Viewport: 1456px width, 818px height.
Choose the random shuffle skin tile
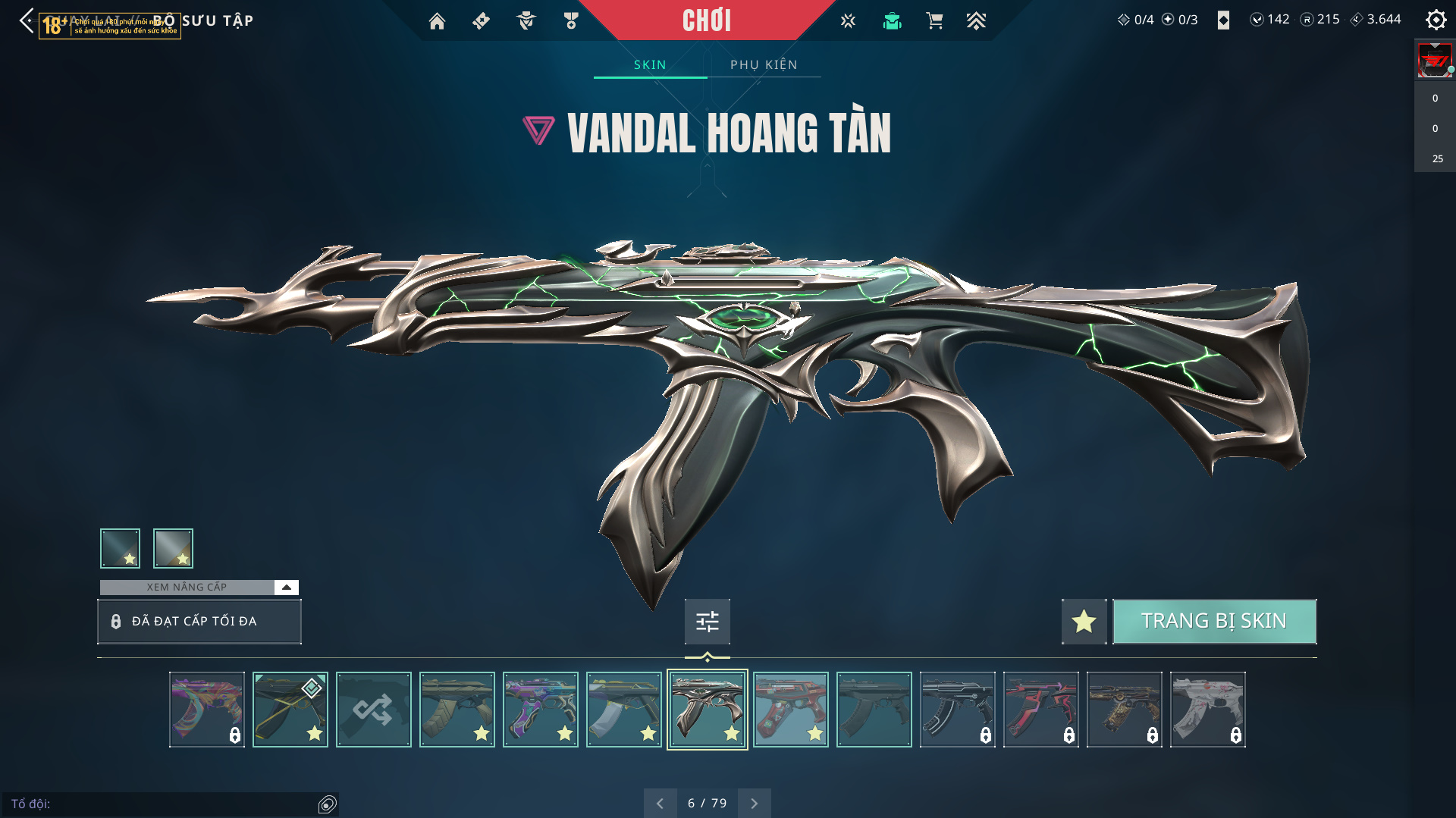coord(373,710)
